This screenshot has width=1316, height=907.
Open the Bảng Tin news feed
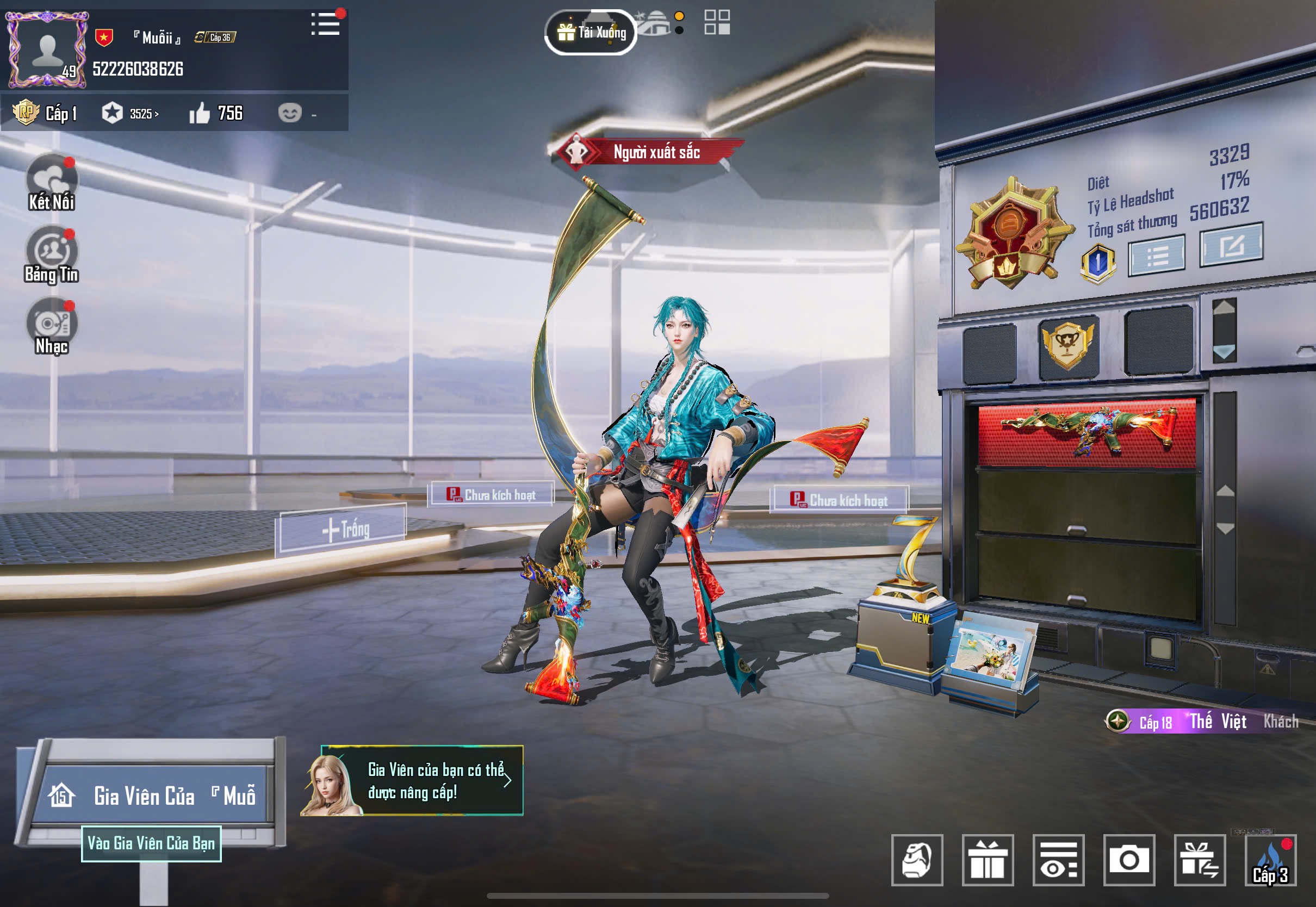[52, 254]
